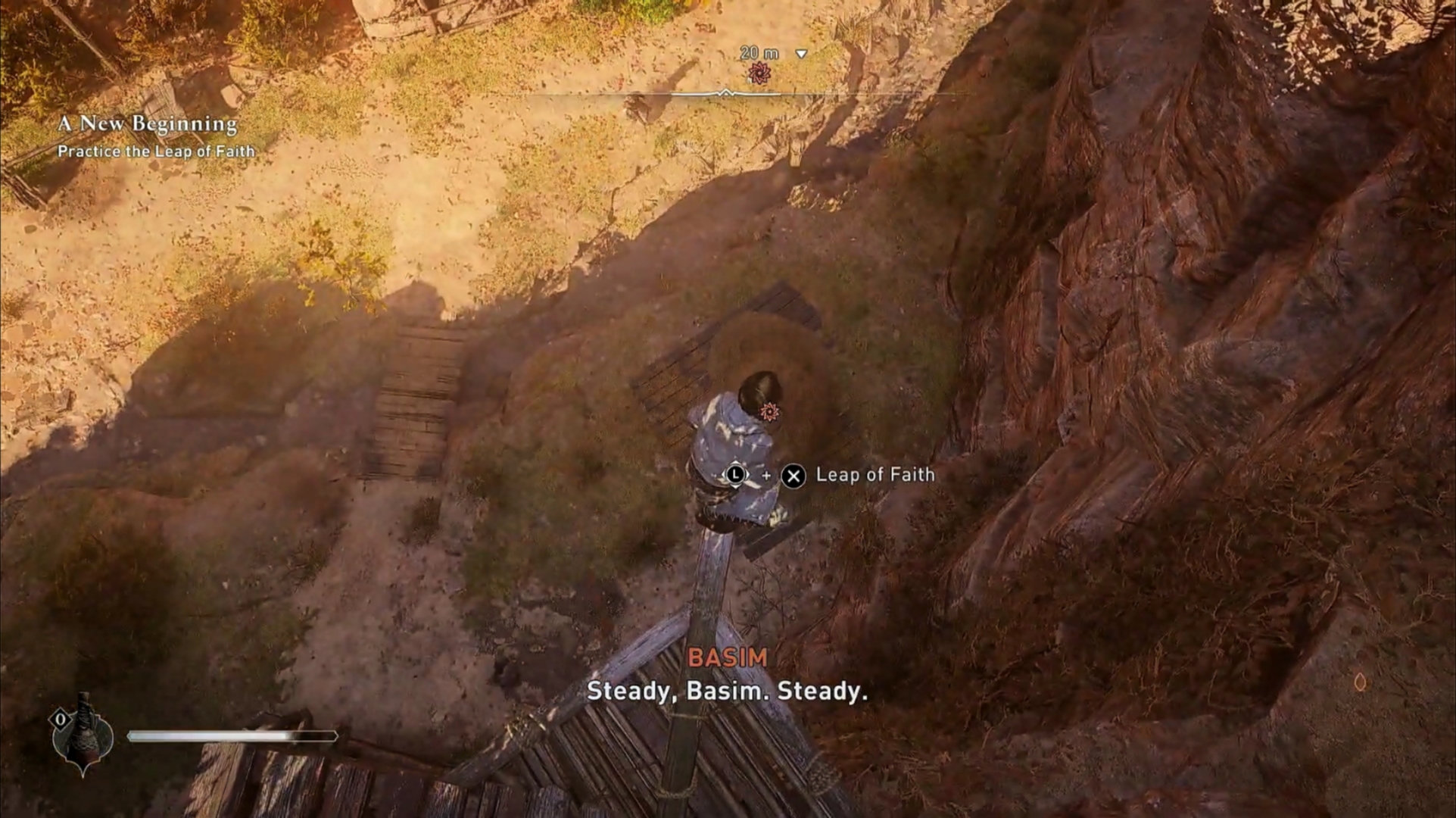
Task: Click the Leap of Faith action label
Action: point(873,475)
